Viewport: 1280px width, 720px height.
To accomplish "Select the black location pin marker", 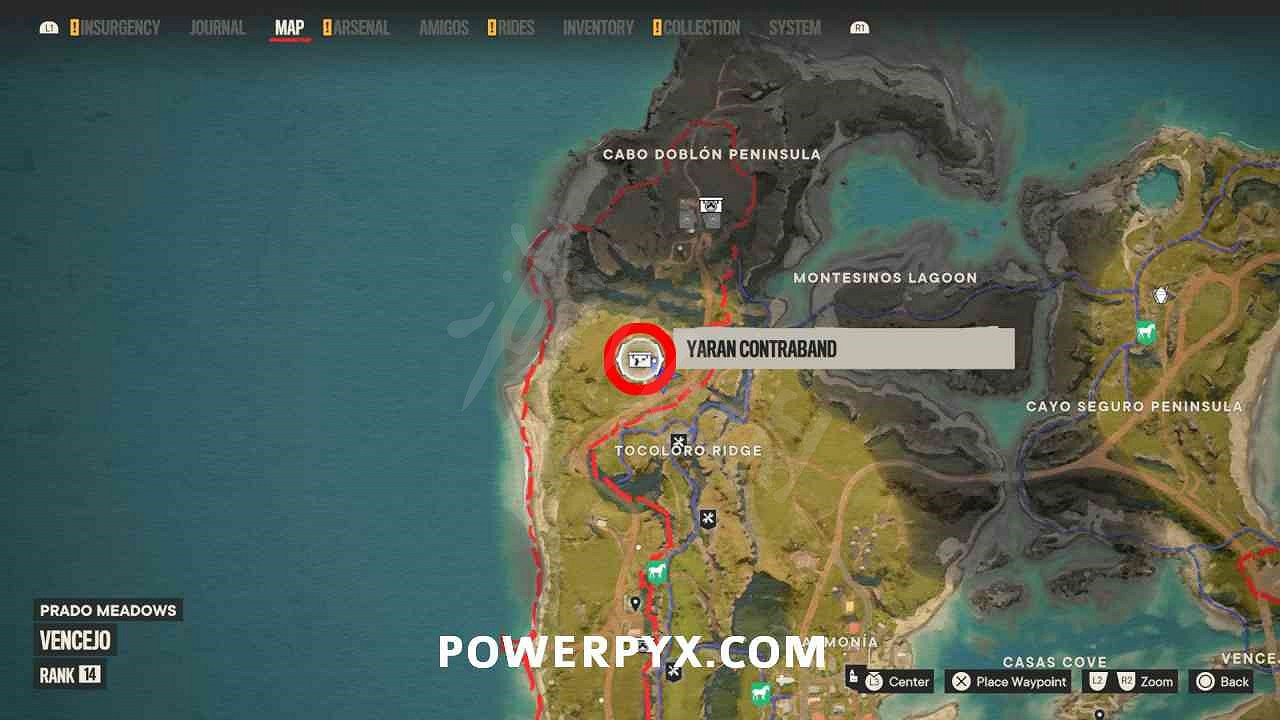I will [x=637, y=604].
